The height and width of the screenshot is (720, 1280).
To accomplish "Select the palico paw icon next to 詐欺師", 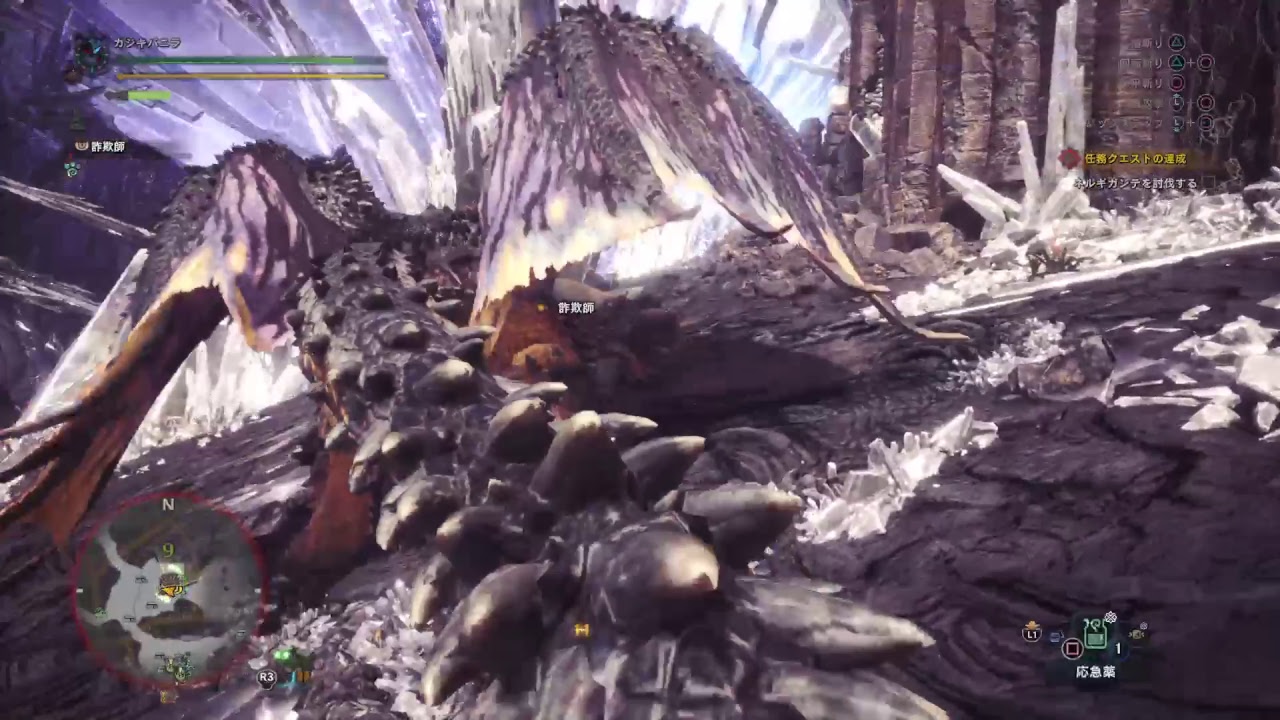I will click(81, 147).
